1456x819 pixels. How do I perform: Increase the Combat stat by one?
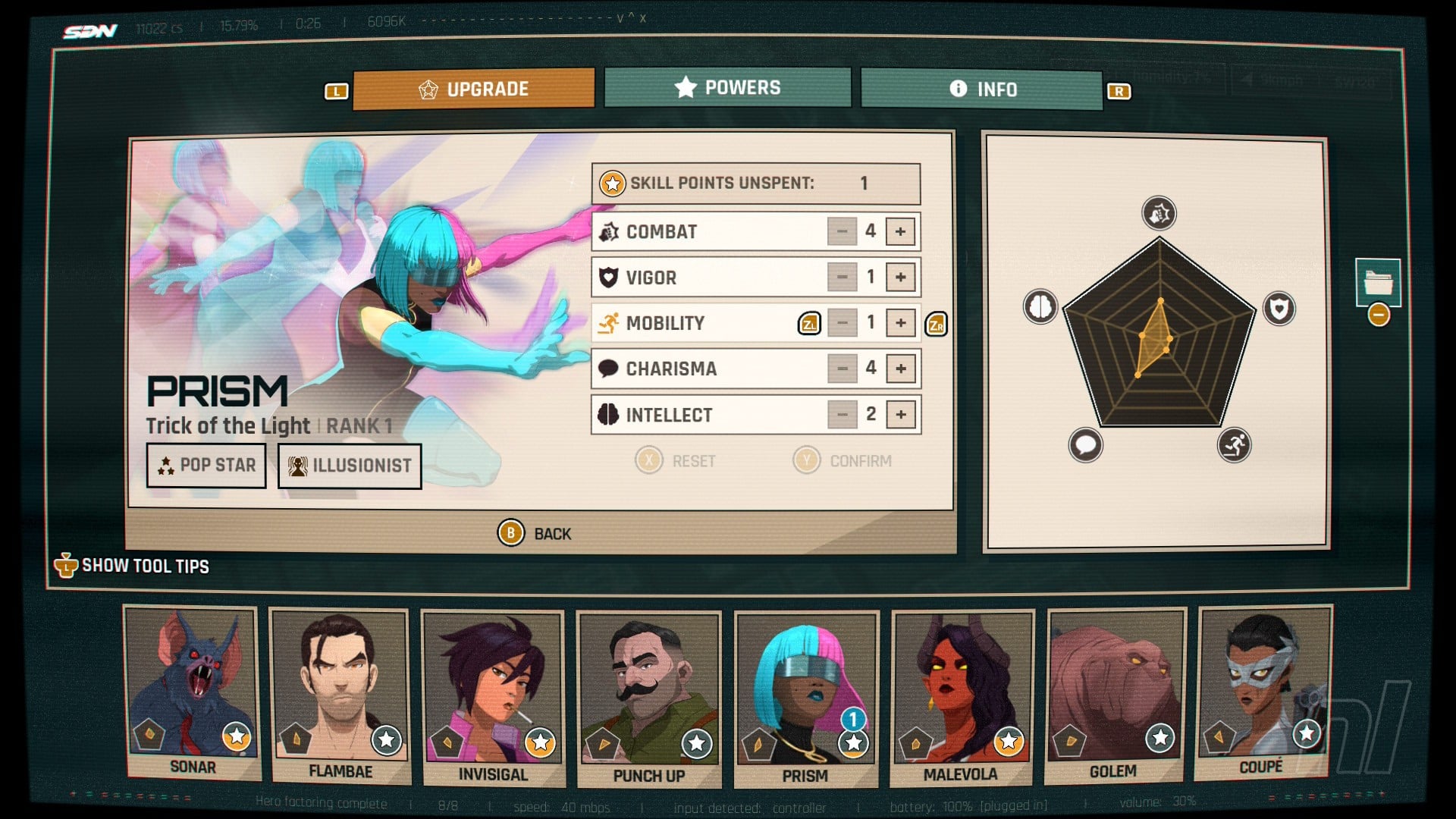click(900, 232)
